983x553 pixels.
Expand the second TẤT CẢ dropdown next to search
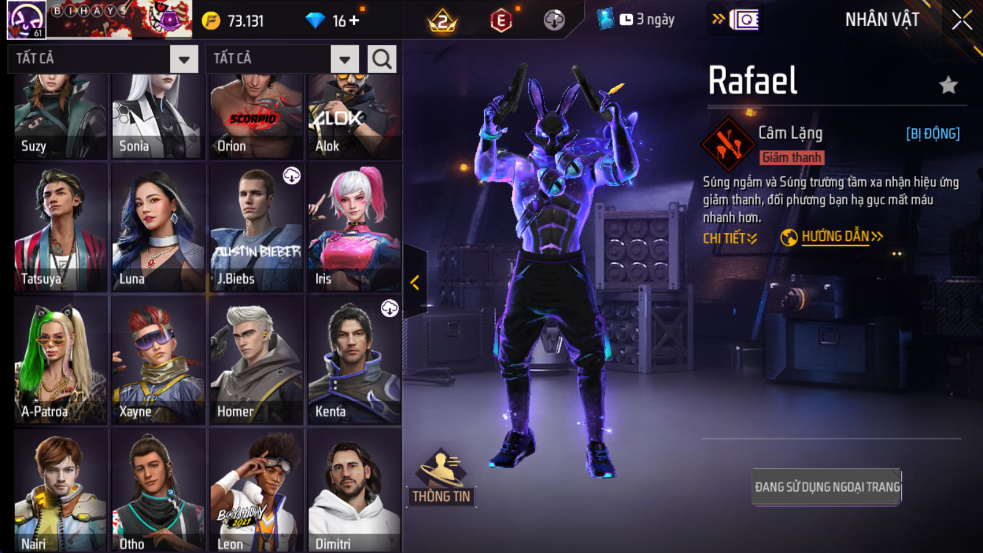[x=344, y=59]
